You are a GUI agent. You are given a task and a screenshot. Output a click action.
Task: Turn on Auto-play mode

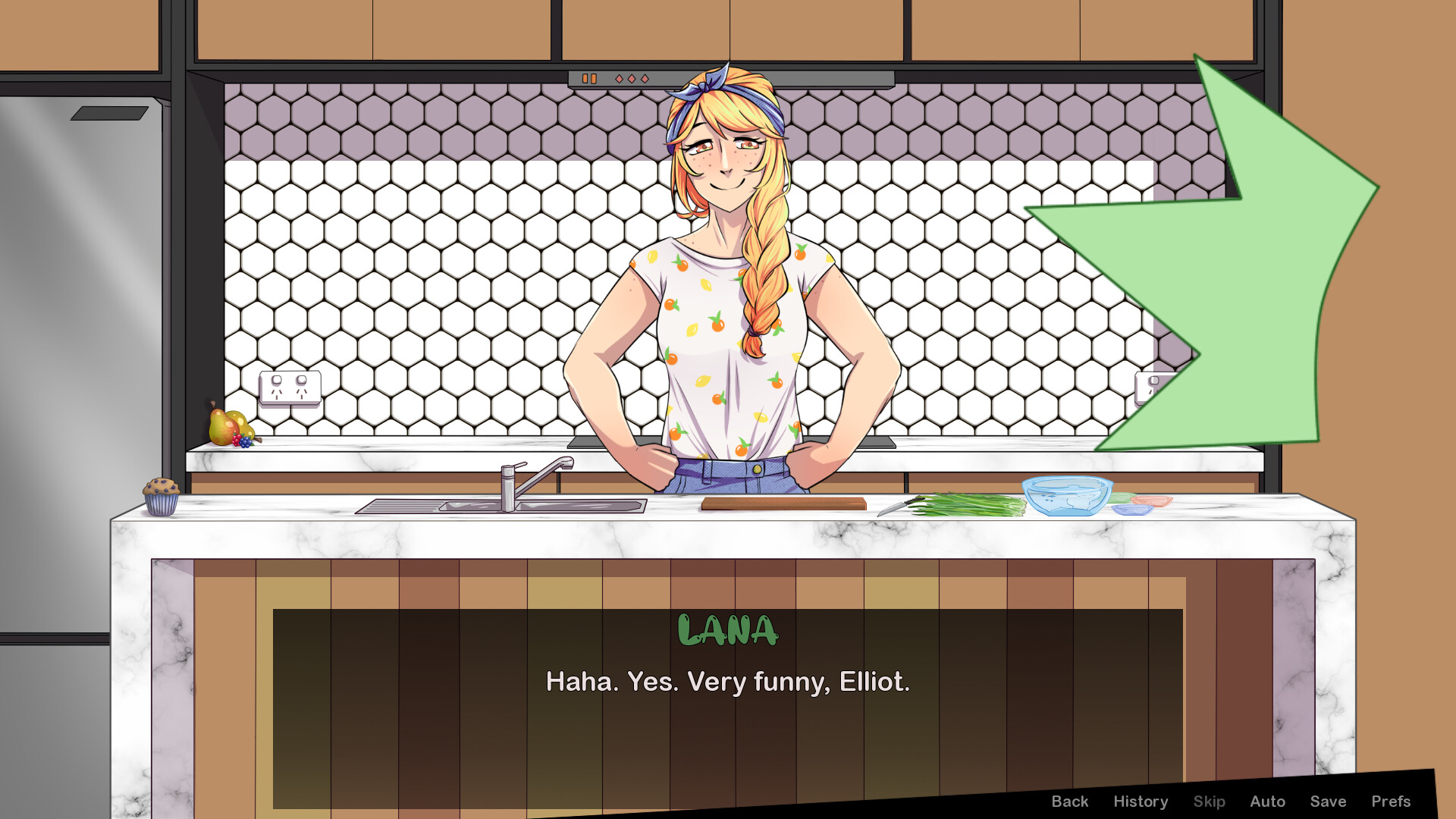click(x=1268, y=801)
